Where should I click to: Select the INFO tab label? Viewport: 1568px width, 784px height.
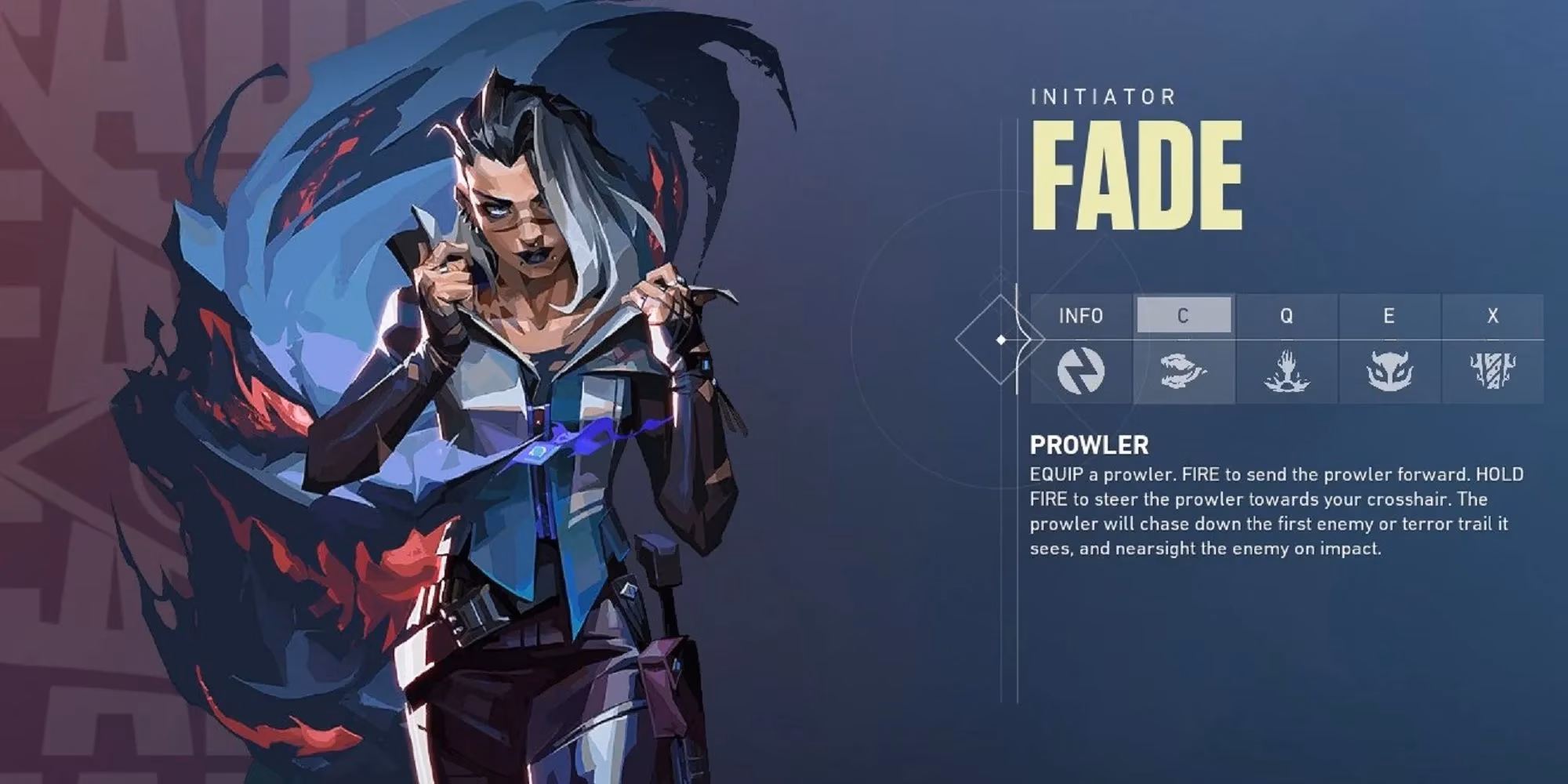point(1081,316)
